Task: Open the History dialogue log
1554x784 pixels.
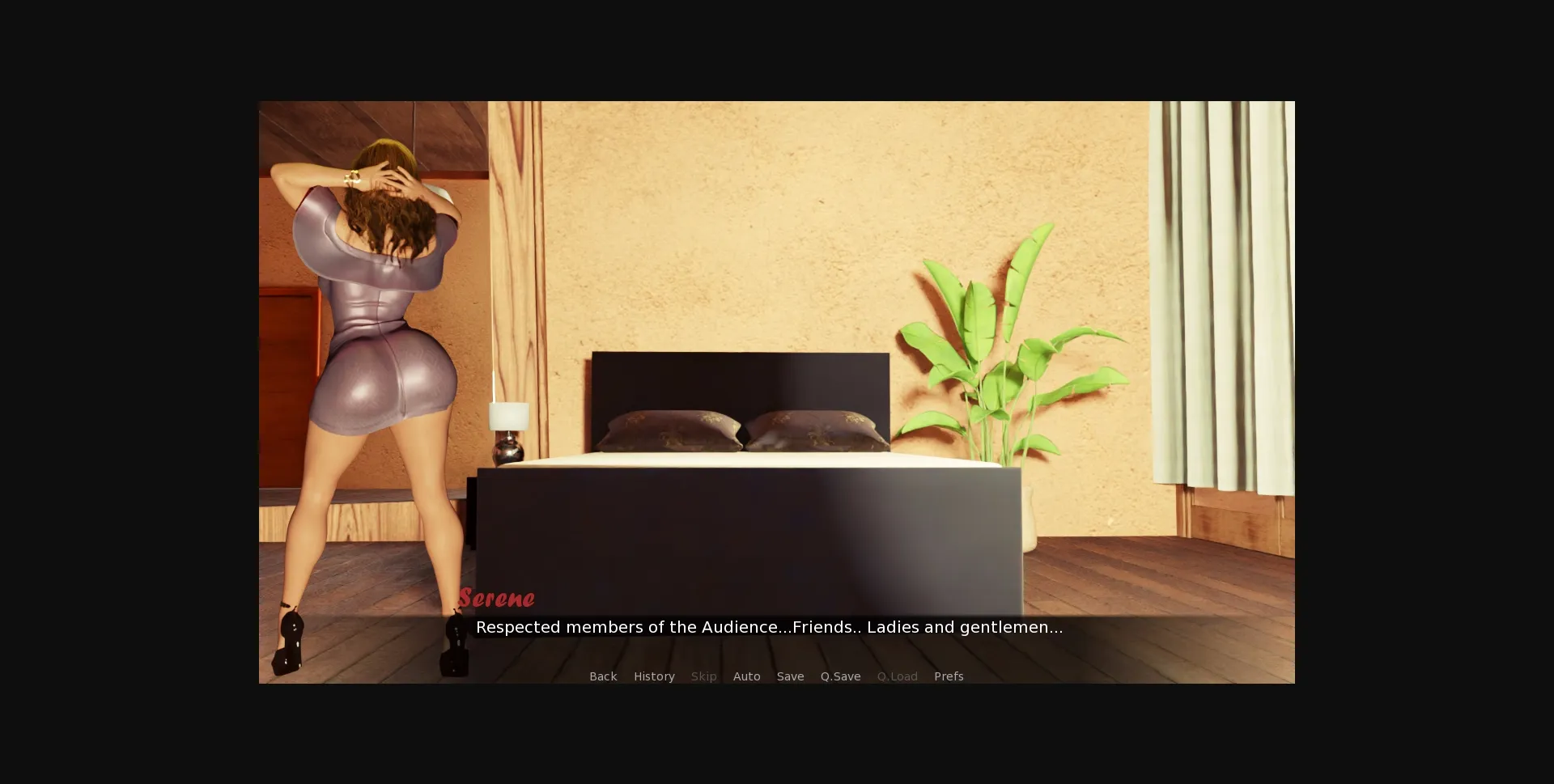Action: [x=654, y=676]
